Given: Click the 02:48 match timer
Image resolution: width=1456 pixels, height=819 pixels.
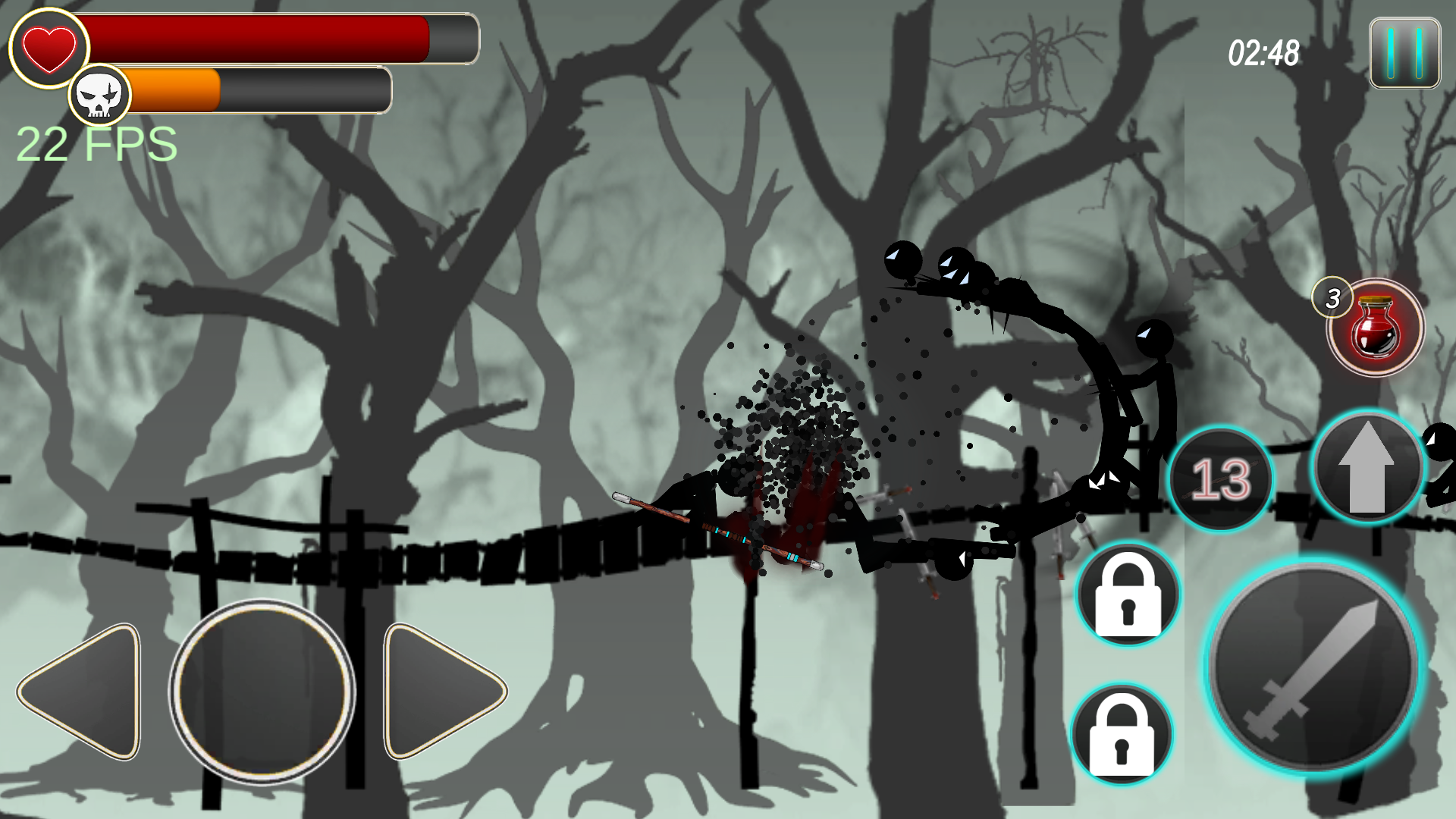Looking at the screenshot, I should point(1265,53).
